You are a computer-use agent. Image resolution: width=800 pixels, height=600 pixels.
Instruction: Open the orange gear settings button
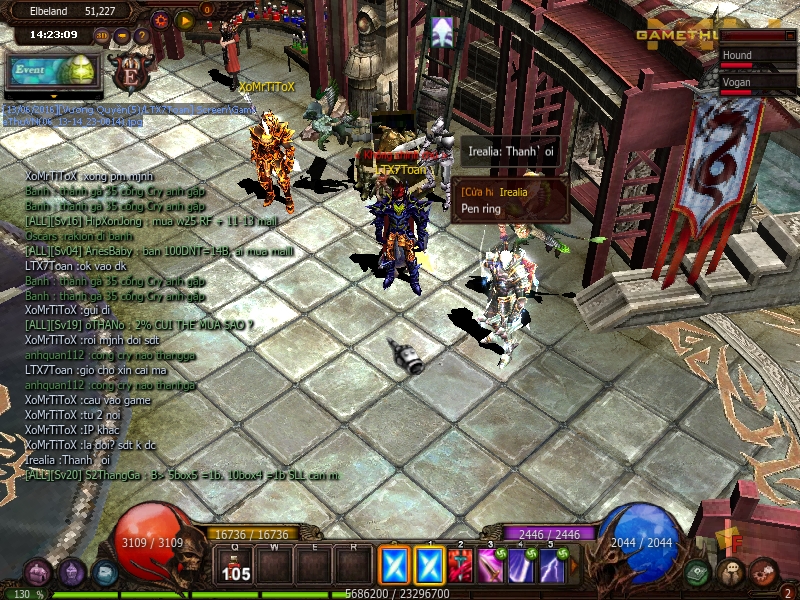[161, 19]
